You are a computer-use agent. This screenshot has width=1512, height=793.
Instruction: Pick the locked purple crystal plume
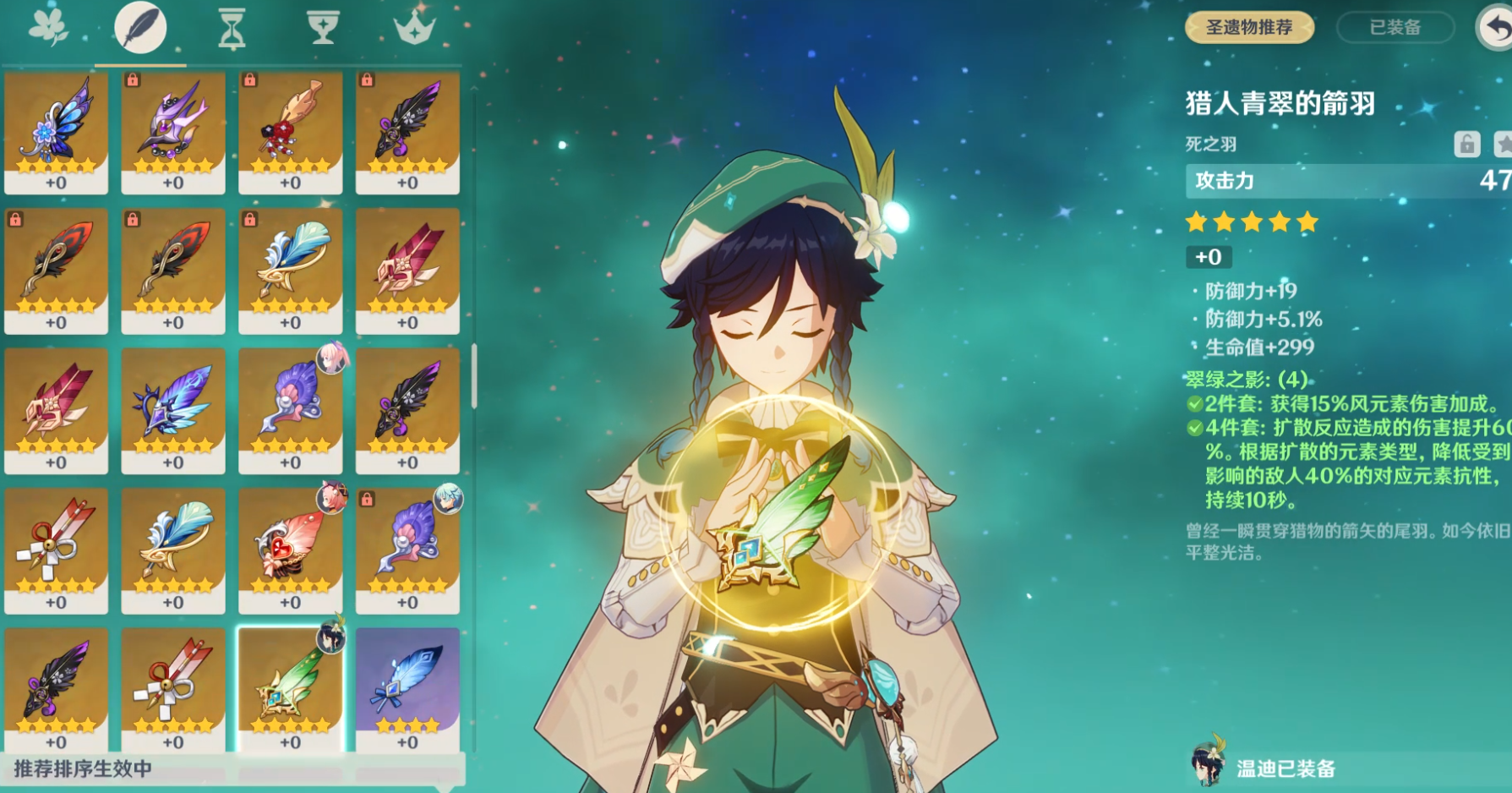pos(173,132)
